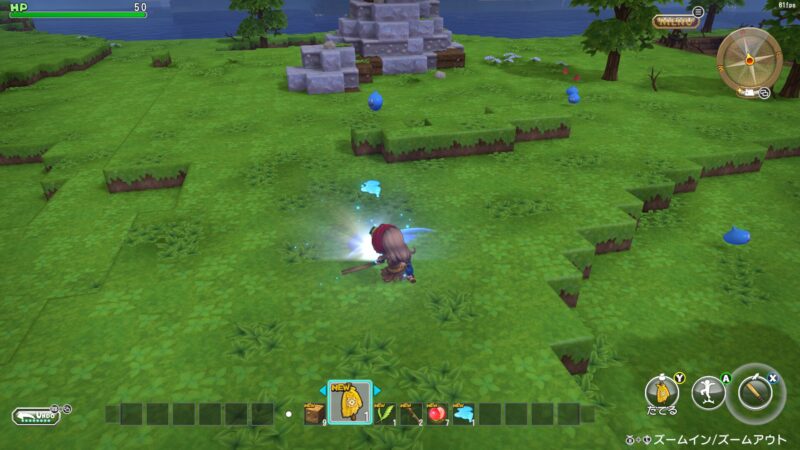The image size is (800, 450).
Task: Activate the たてる place-banner action icon
Action: point(661,391)
